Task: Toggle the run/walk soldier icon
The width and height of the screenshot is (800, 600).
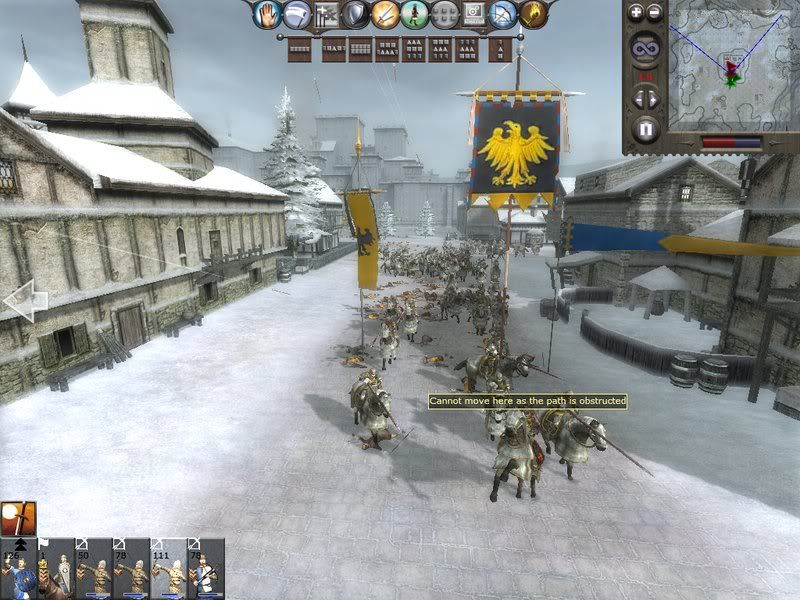Action: (x=415, y=14)
